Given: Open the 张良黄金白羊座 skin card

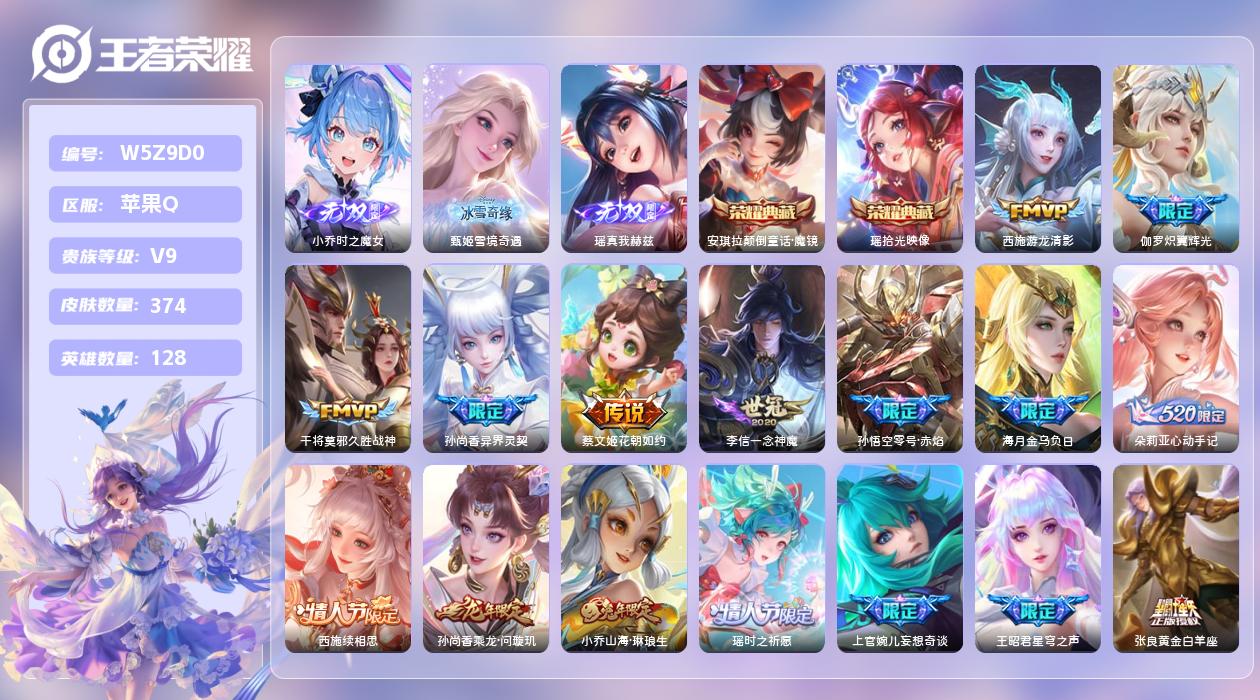Looking at the screenshot, I should [1176, 558].
